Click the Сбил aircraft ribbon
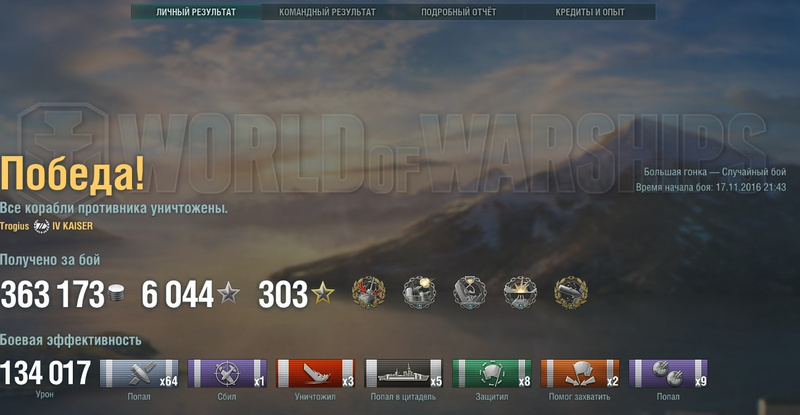 click(228, 373)
